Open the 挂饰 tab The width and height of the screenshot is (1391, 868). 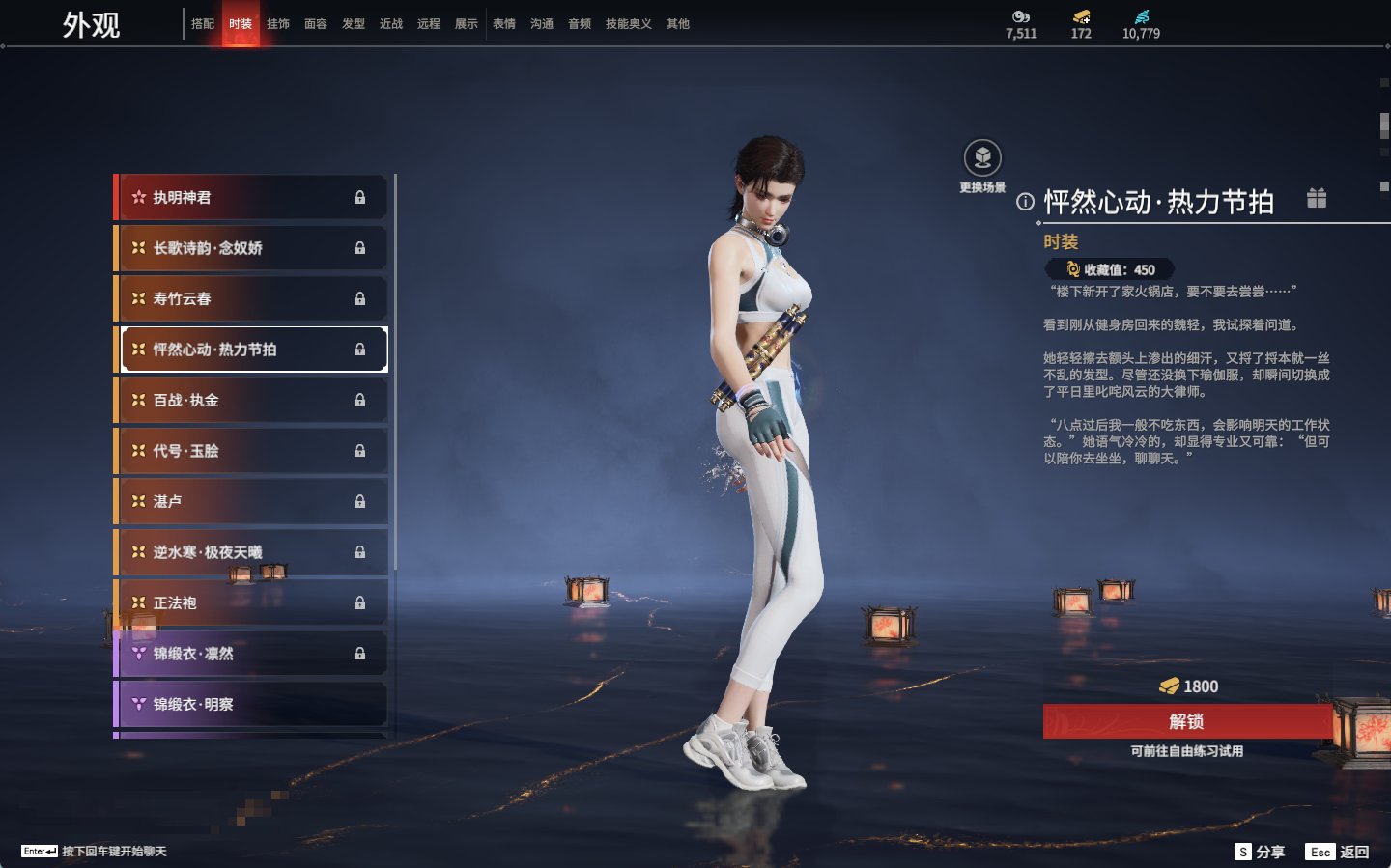(x=278, y=24)
